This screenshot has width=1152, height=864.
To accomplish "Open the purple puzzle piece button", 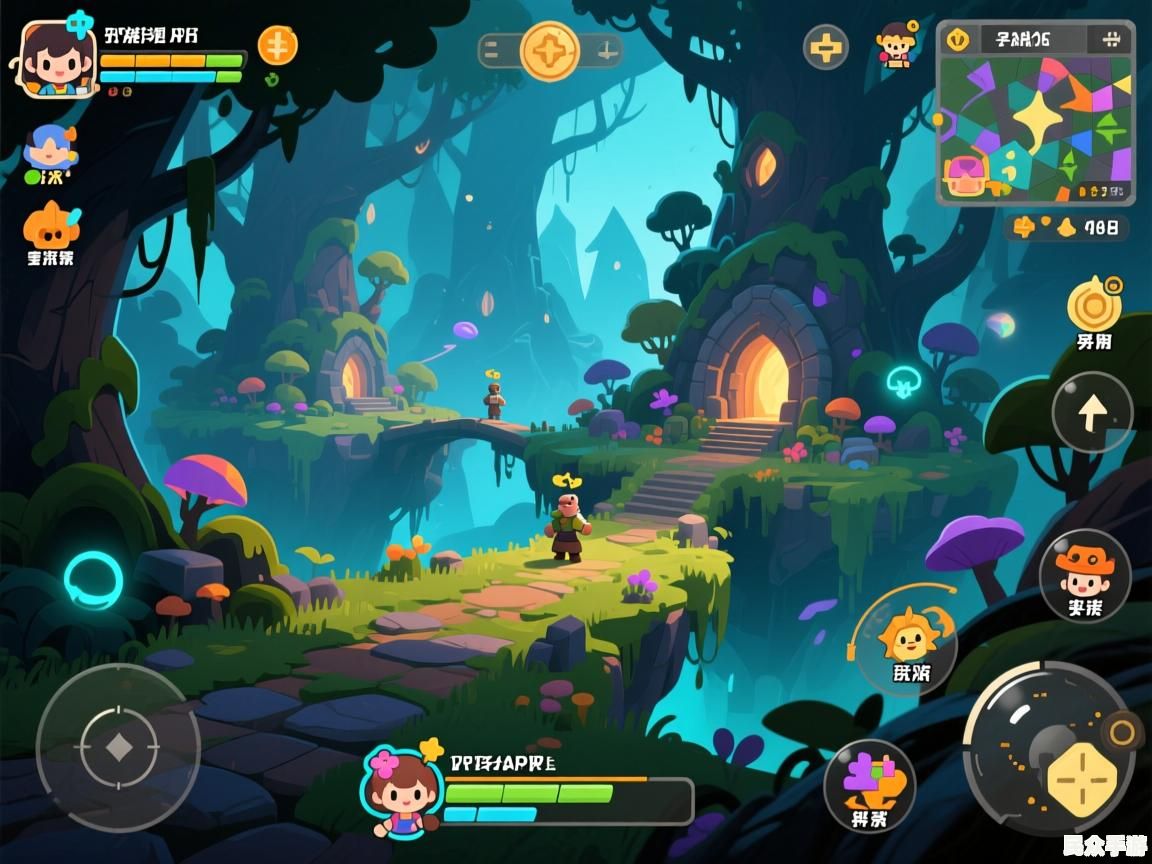I will pyautogui.click(x=869, y=782).
